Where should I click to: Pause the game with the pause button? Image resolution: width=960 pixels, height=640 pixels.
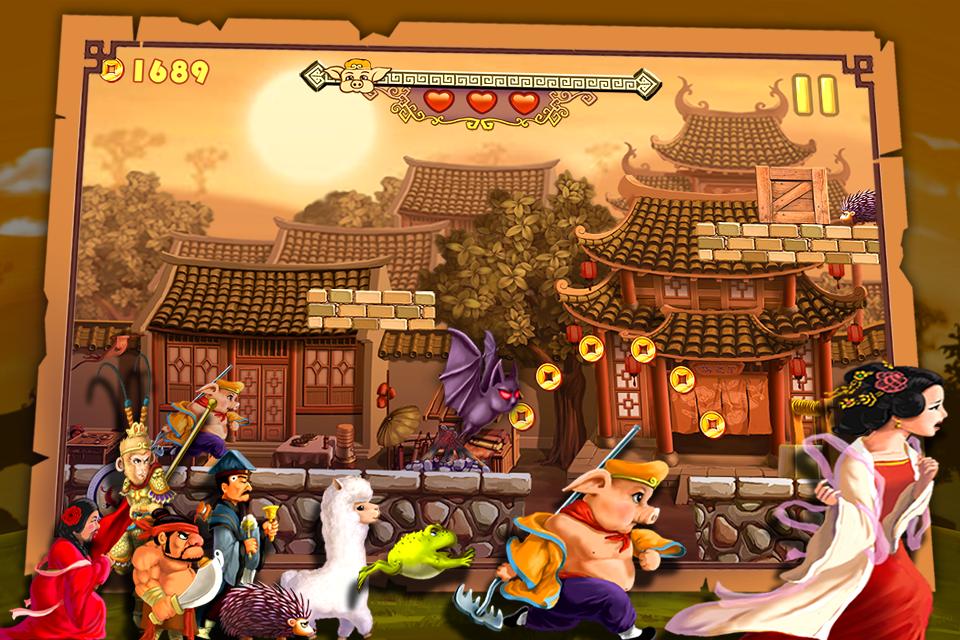coord(814,95)
